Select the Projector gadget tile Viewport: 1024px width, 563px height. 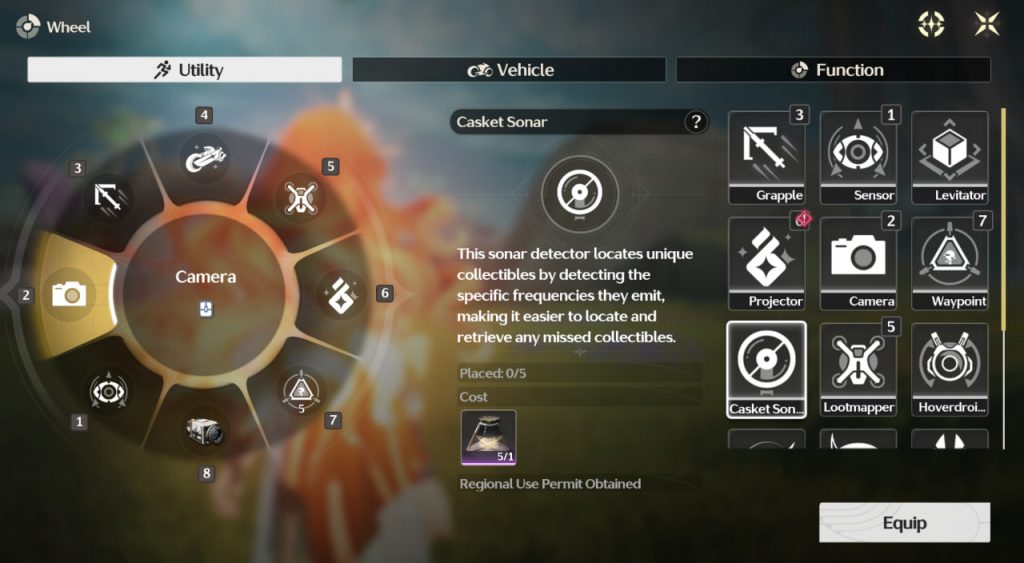[766, 263]
